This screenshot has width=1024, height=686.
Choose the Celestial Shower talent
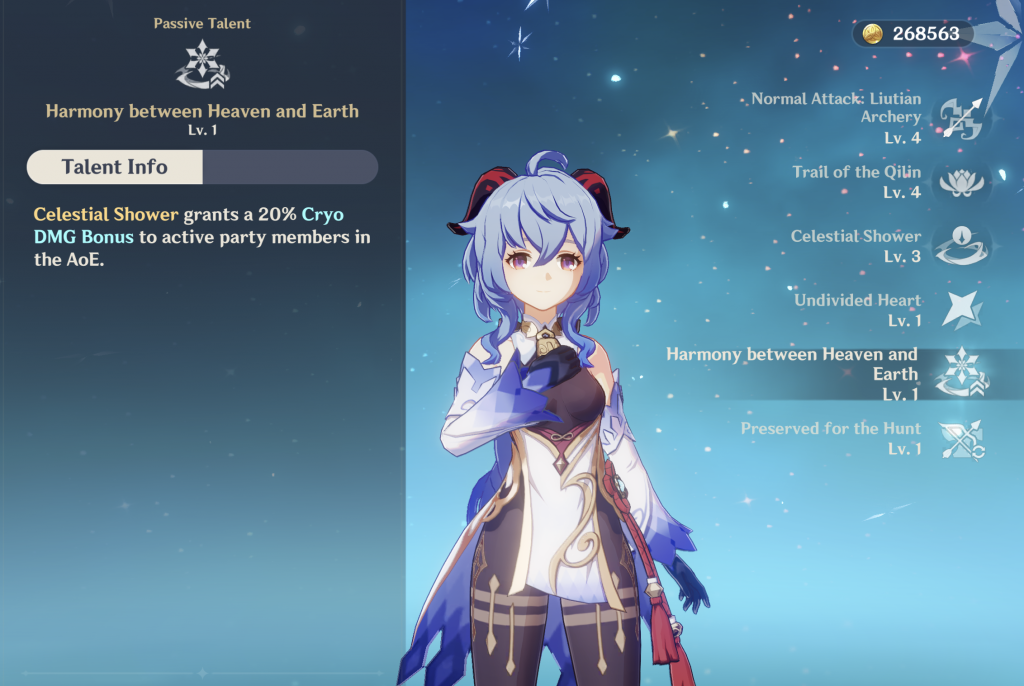point(960,245)
